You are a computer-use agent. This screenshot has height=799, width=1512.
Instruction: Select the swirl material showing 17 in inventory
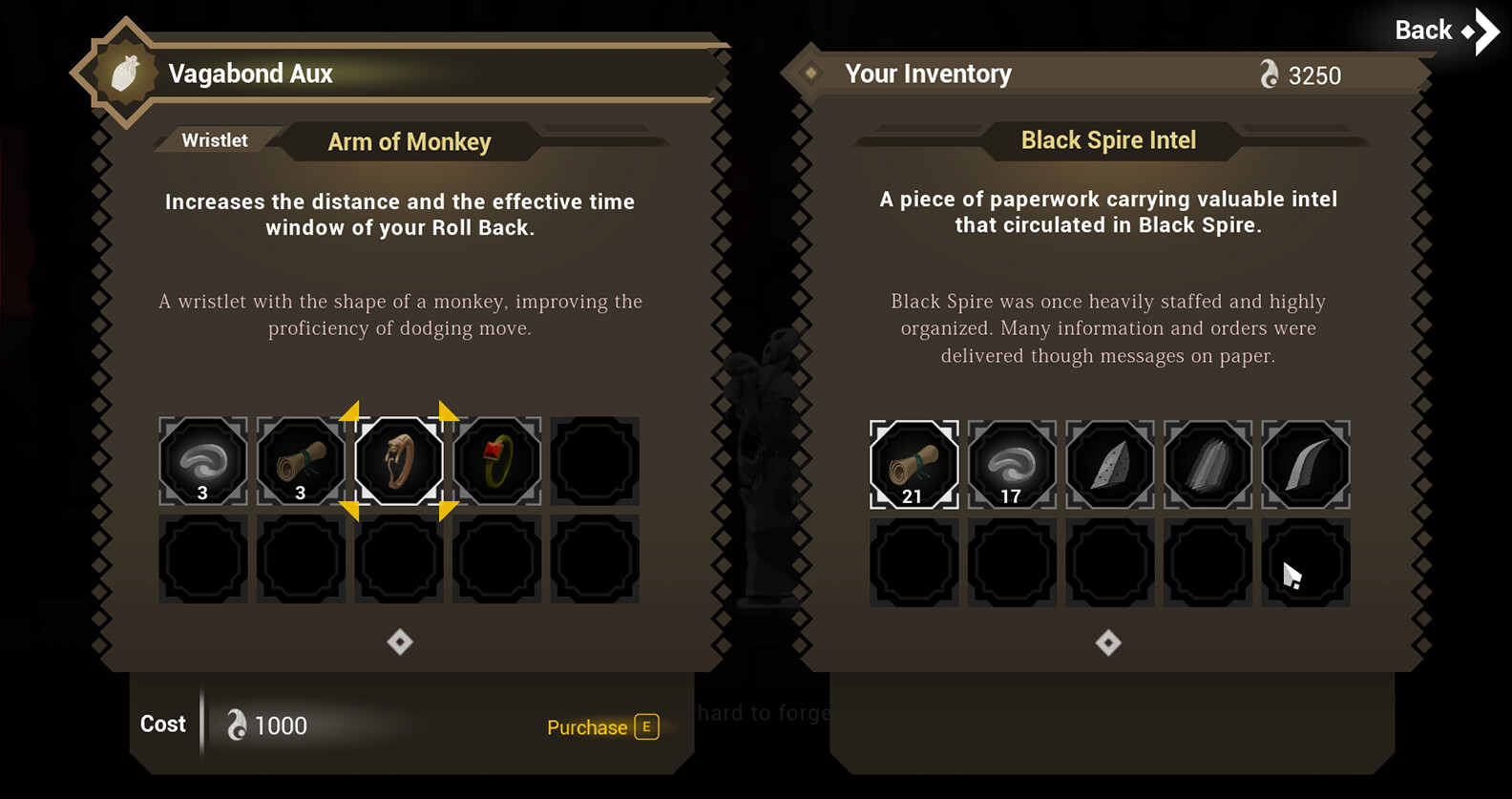pos(1011,465)
